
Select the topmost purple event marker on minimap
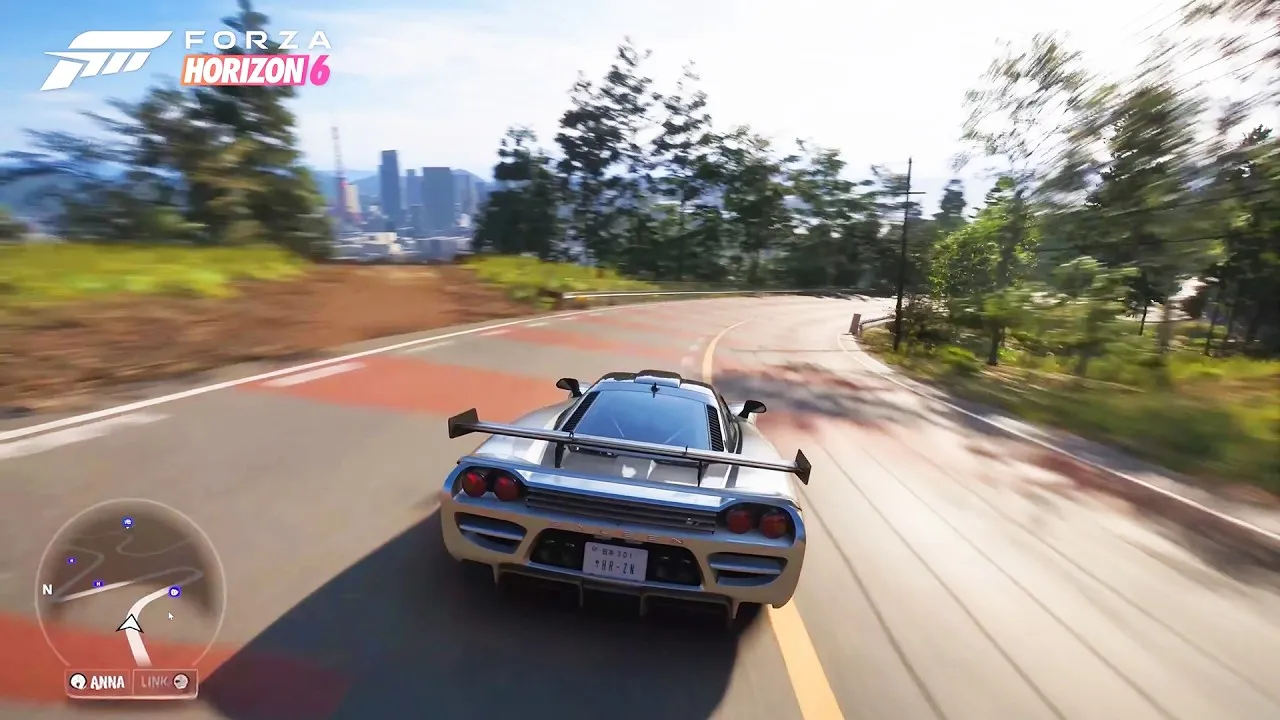click(126, 521)
